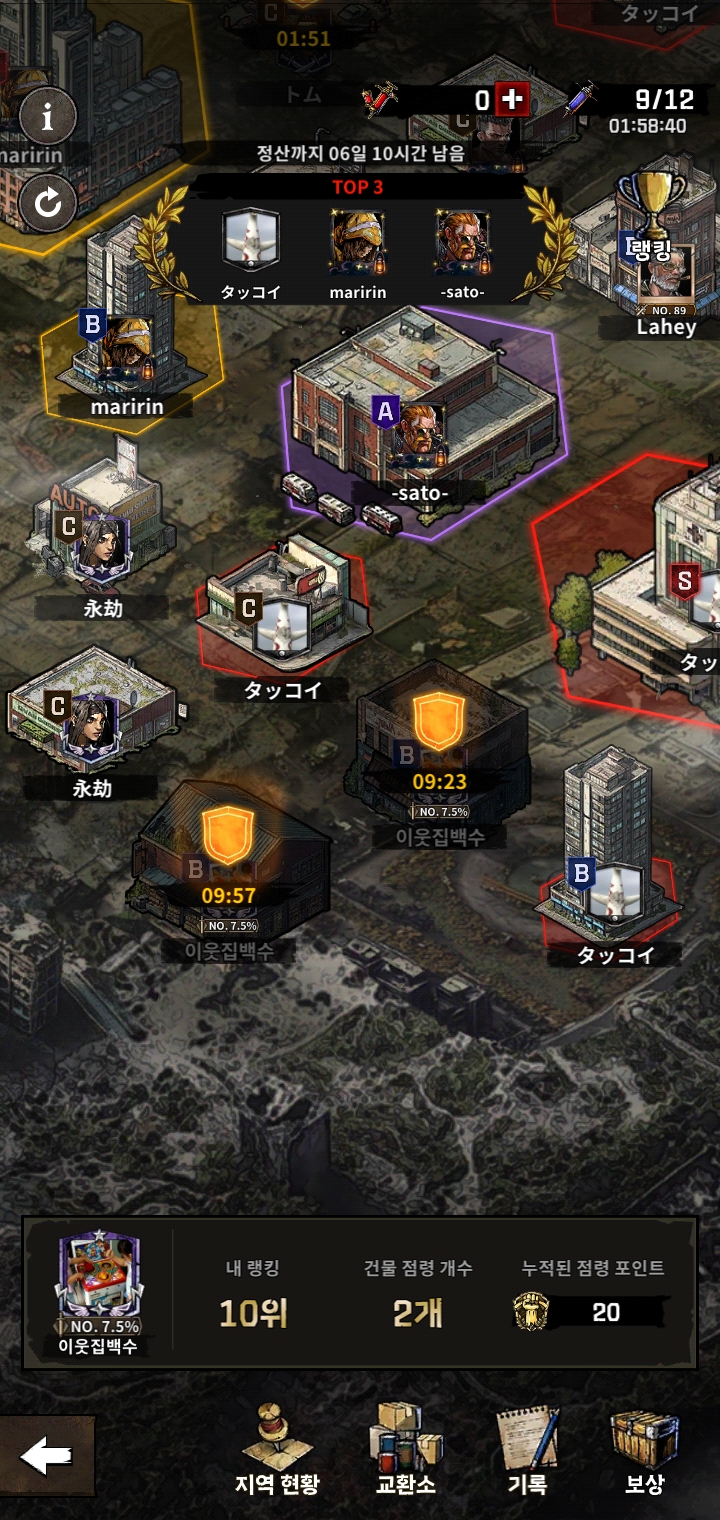View maririn's portrait in TOP 3
This screenshot has height=1520, width=720.
[x=358, y=243]
